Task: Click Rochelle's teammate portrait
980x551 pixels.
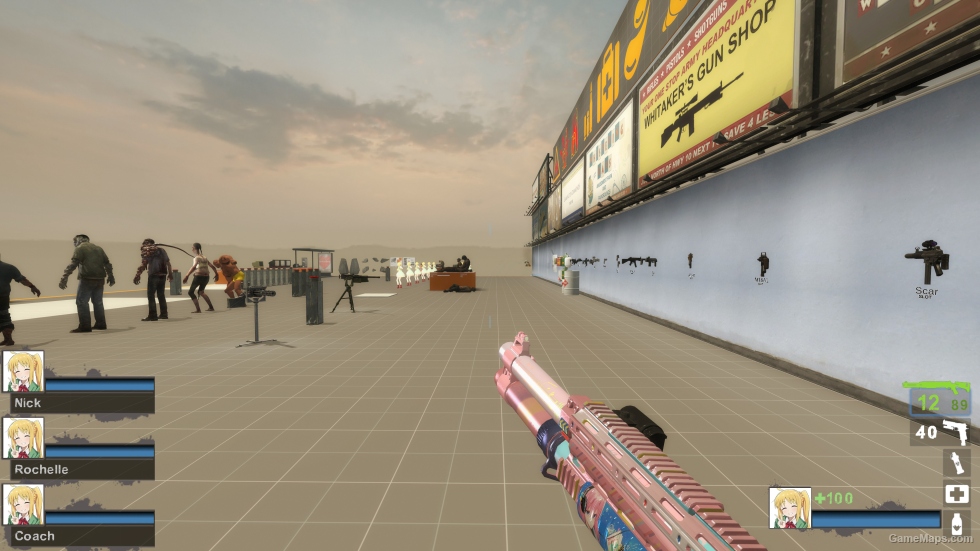Action: click(23, 437)
